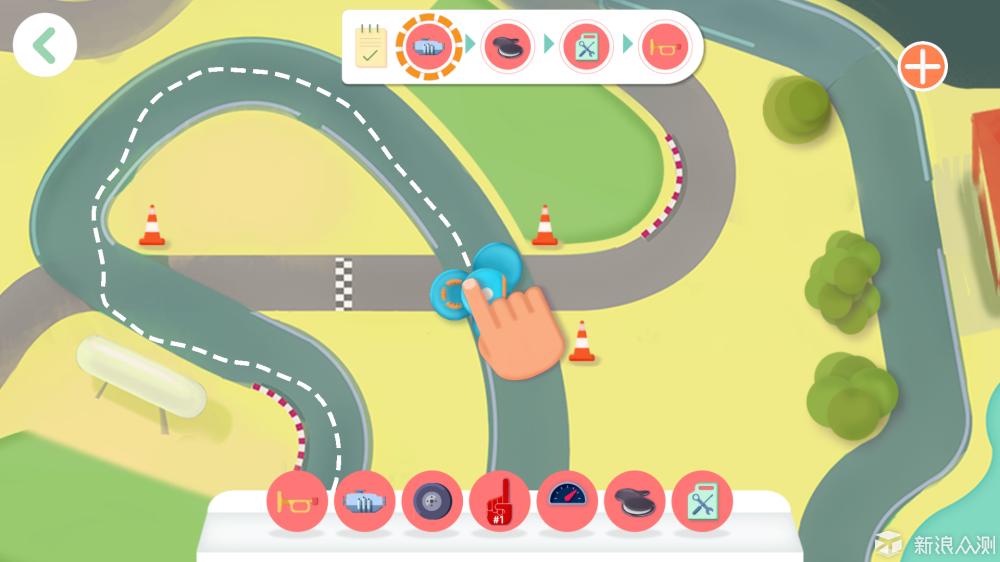This screenshot has width=1000, height=562.
Task: Choose the seat step in the task sequence
Action: tap(508, 46)
